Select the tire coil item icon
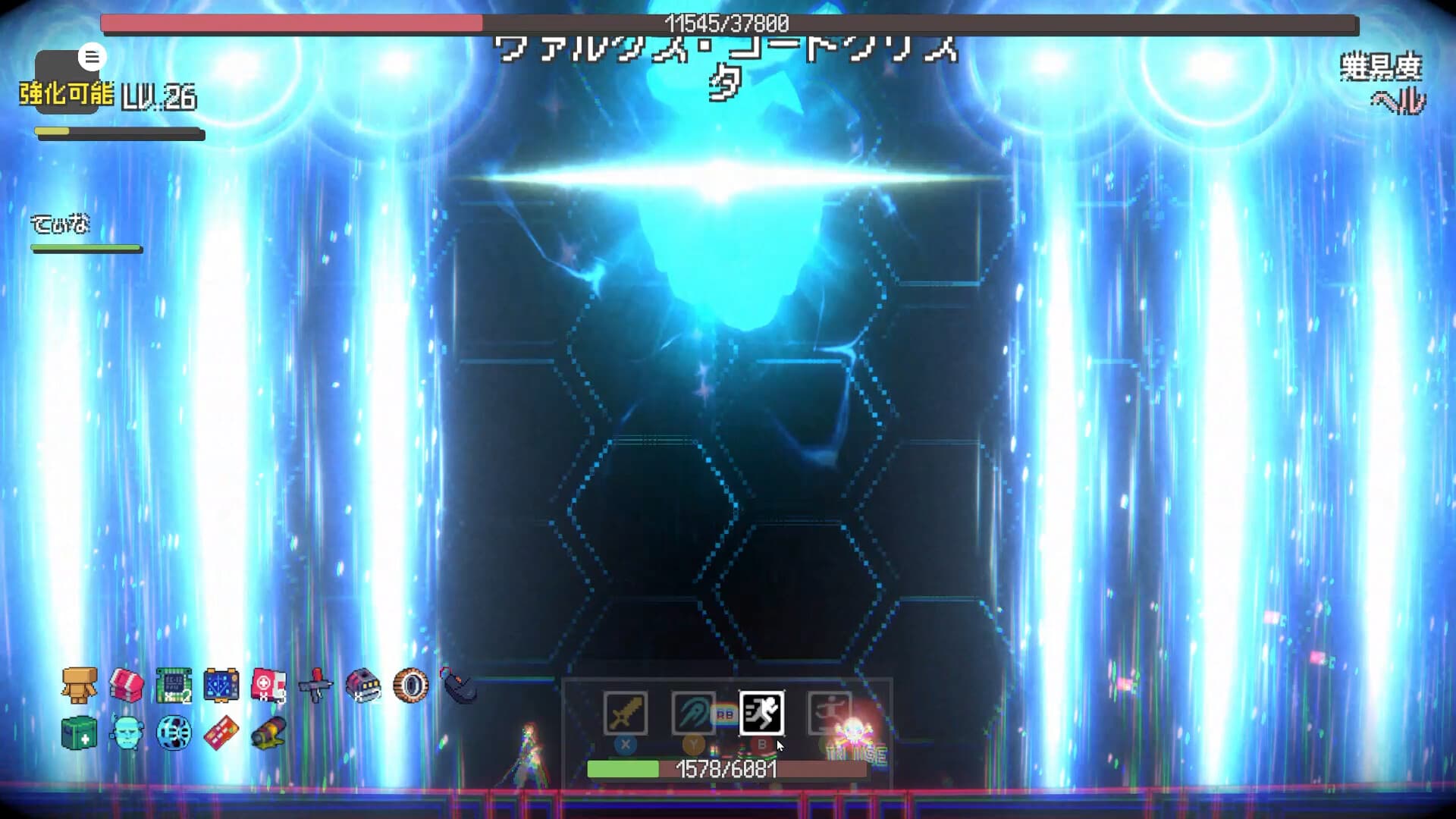Screen dimensions: 1456x819 [x=409, y=685]
